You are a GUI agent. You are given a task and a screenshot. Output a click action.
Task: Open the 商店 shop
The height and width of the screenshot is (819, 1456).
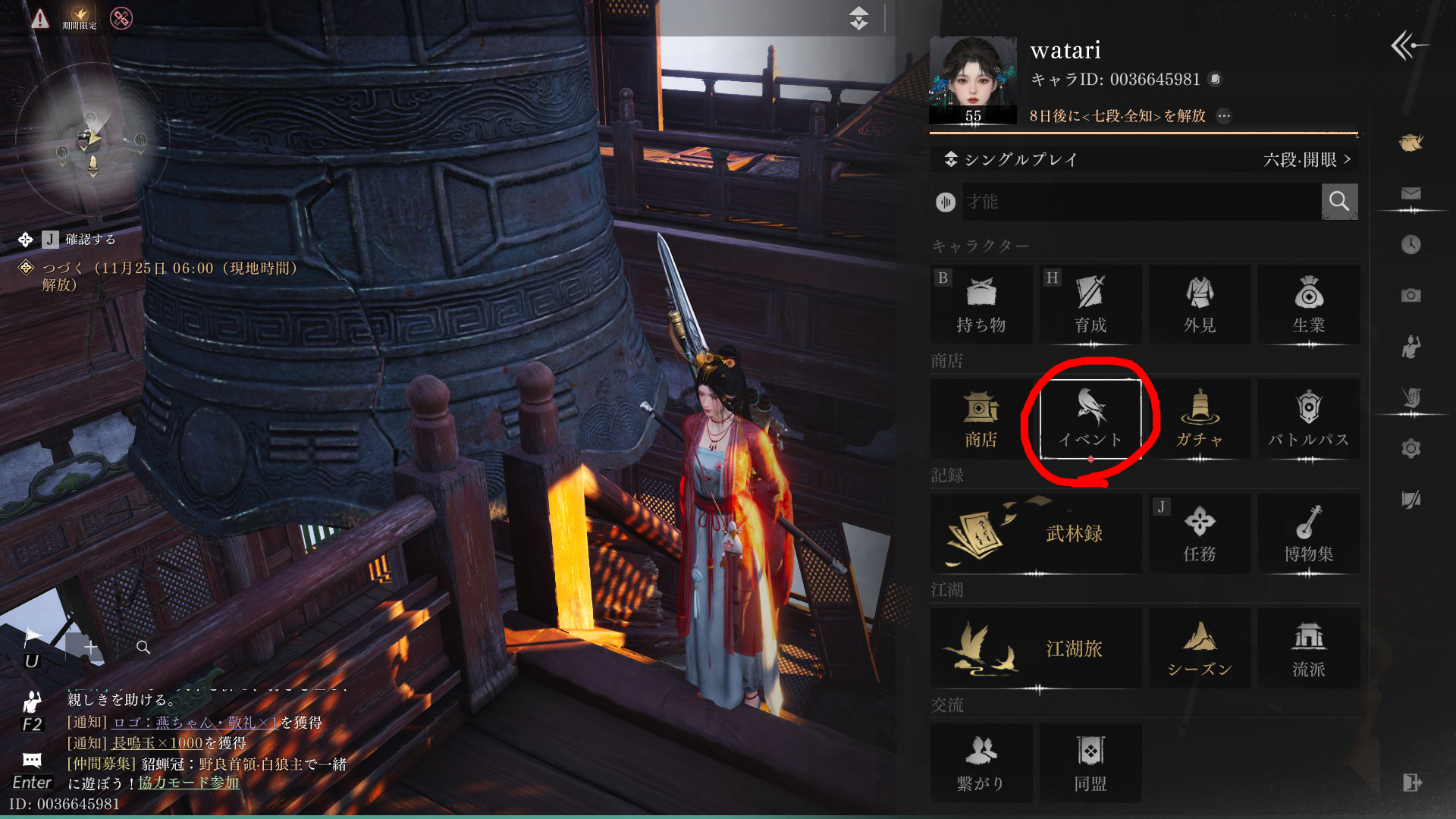point(981,419)
